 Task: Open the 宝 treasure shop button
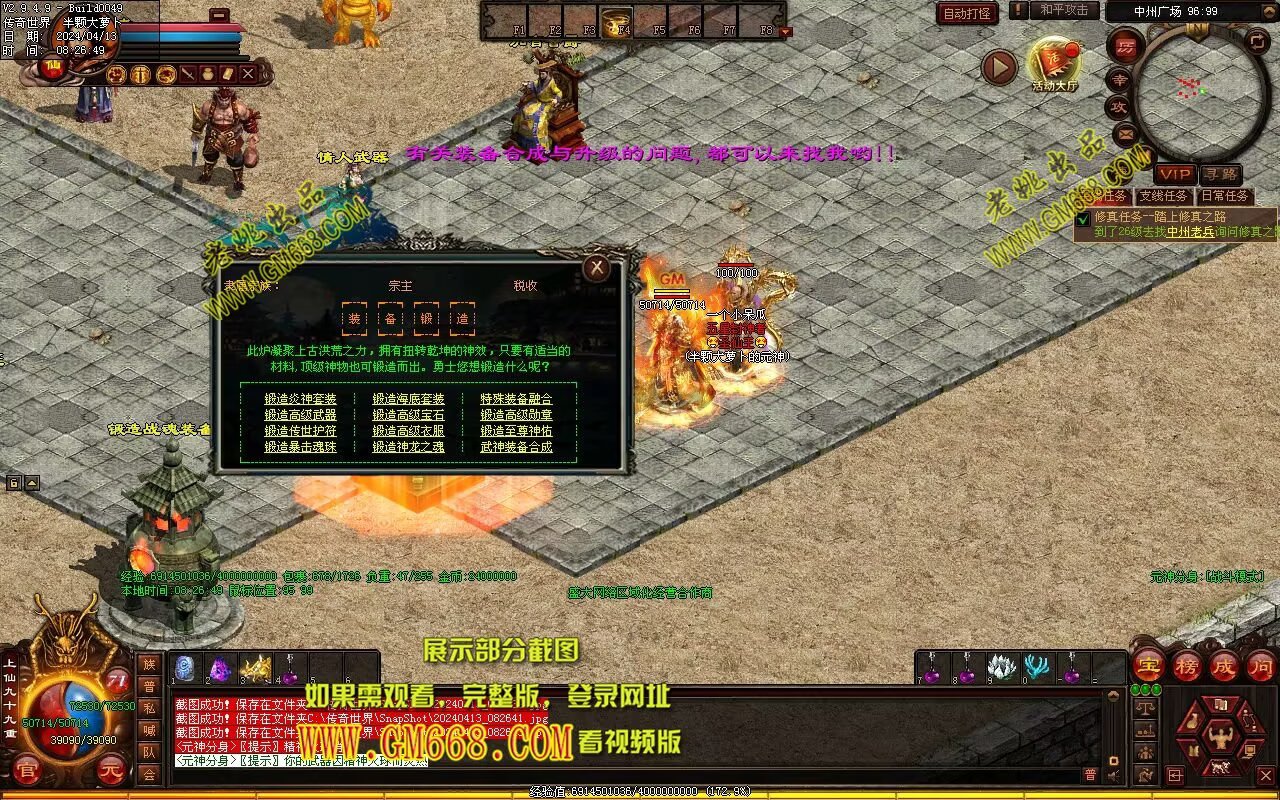click(x=1148, y=666)
